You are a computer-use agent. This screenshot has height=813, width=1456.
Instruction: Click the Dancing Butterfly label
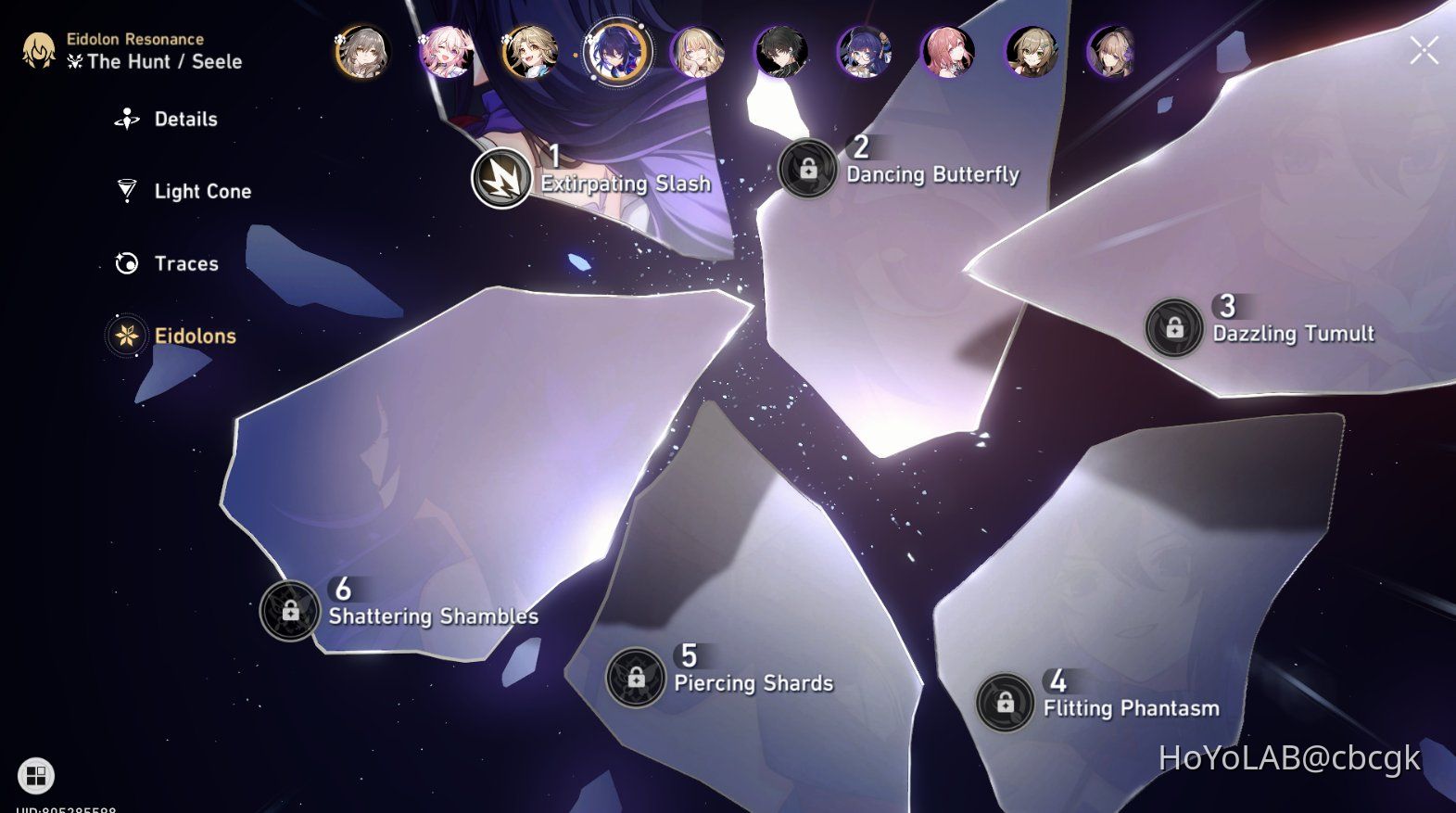(933, 174)
